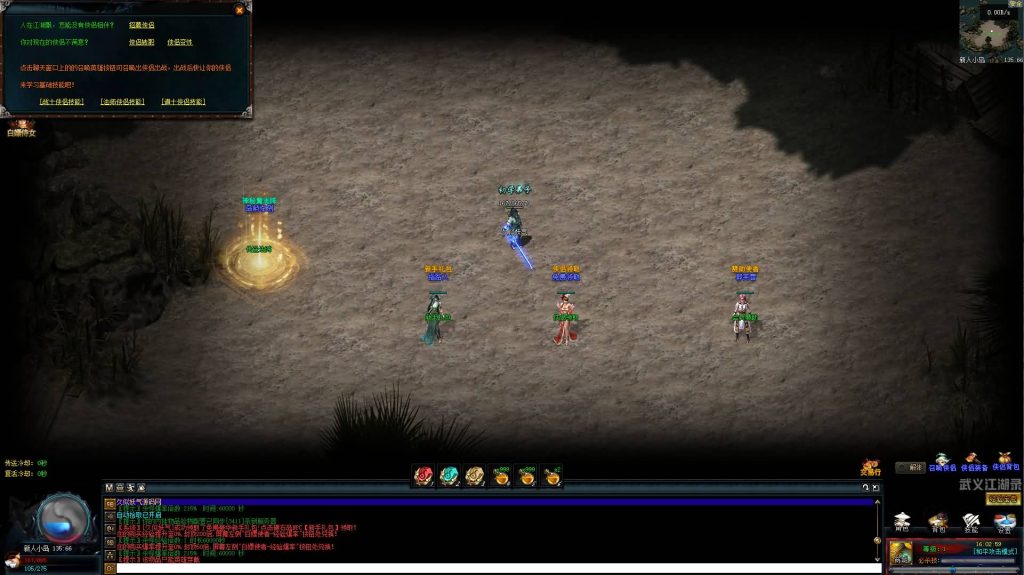Open the 伴侣装备 companion equipment
Screen dimensions: 1024x575
point(974,461)
